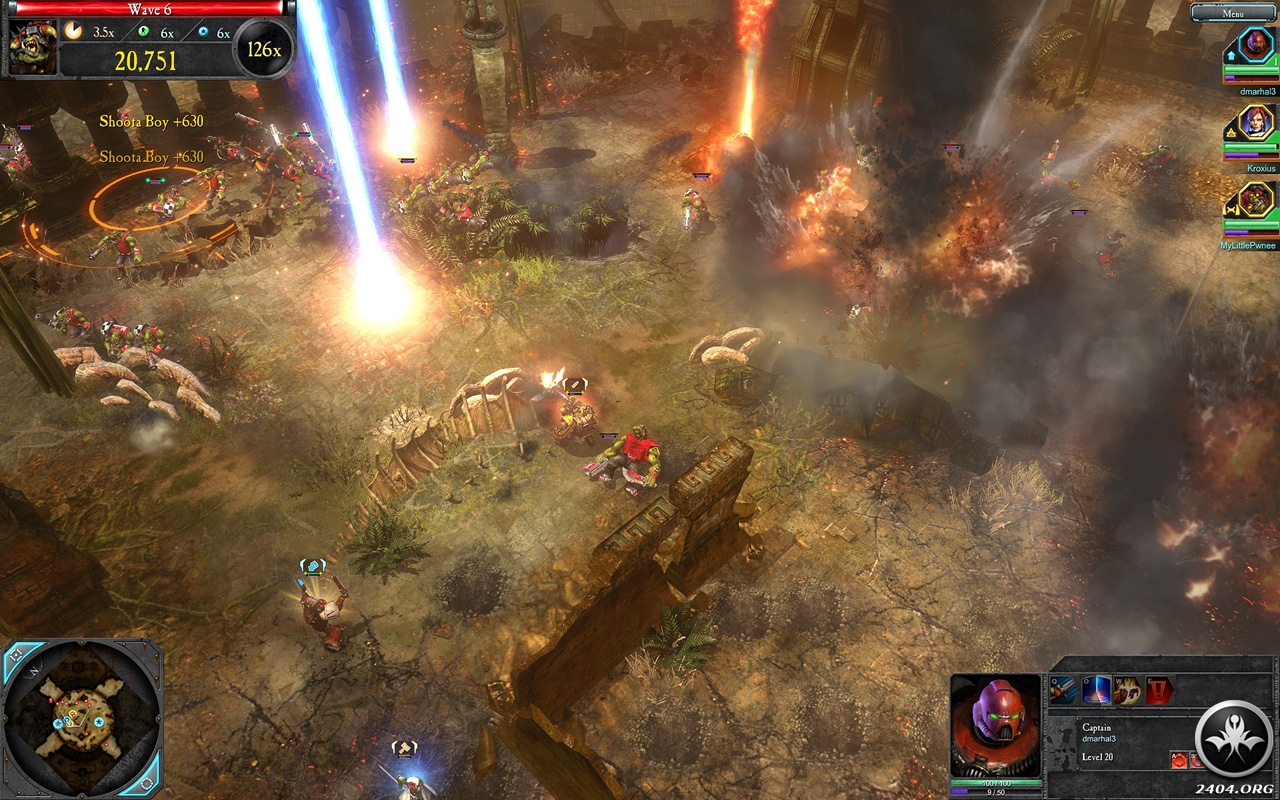Select dmarhal3's party portrait

1255,45
